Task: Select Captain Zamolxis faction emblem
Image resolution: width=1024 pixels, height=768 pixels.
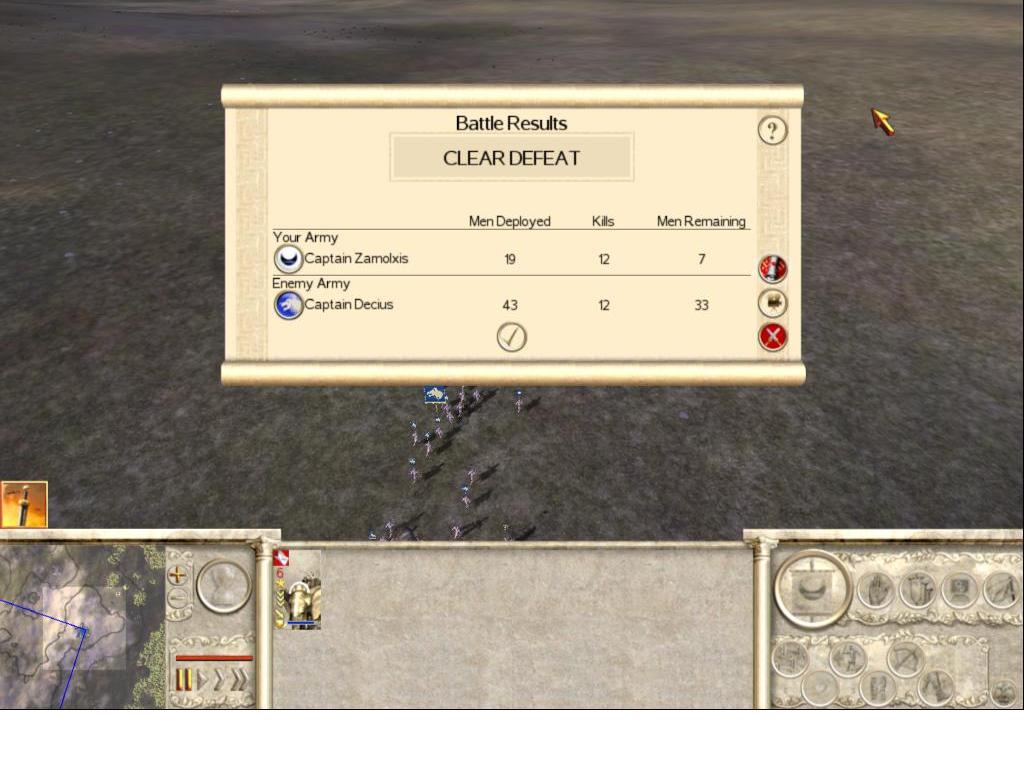Action: point(288,260)
